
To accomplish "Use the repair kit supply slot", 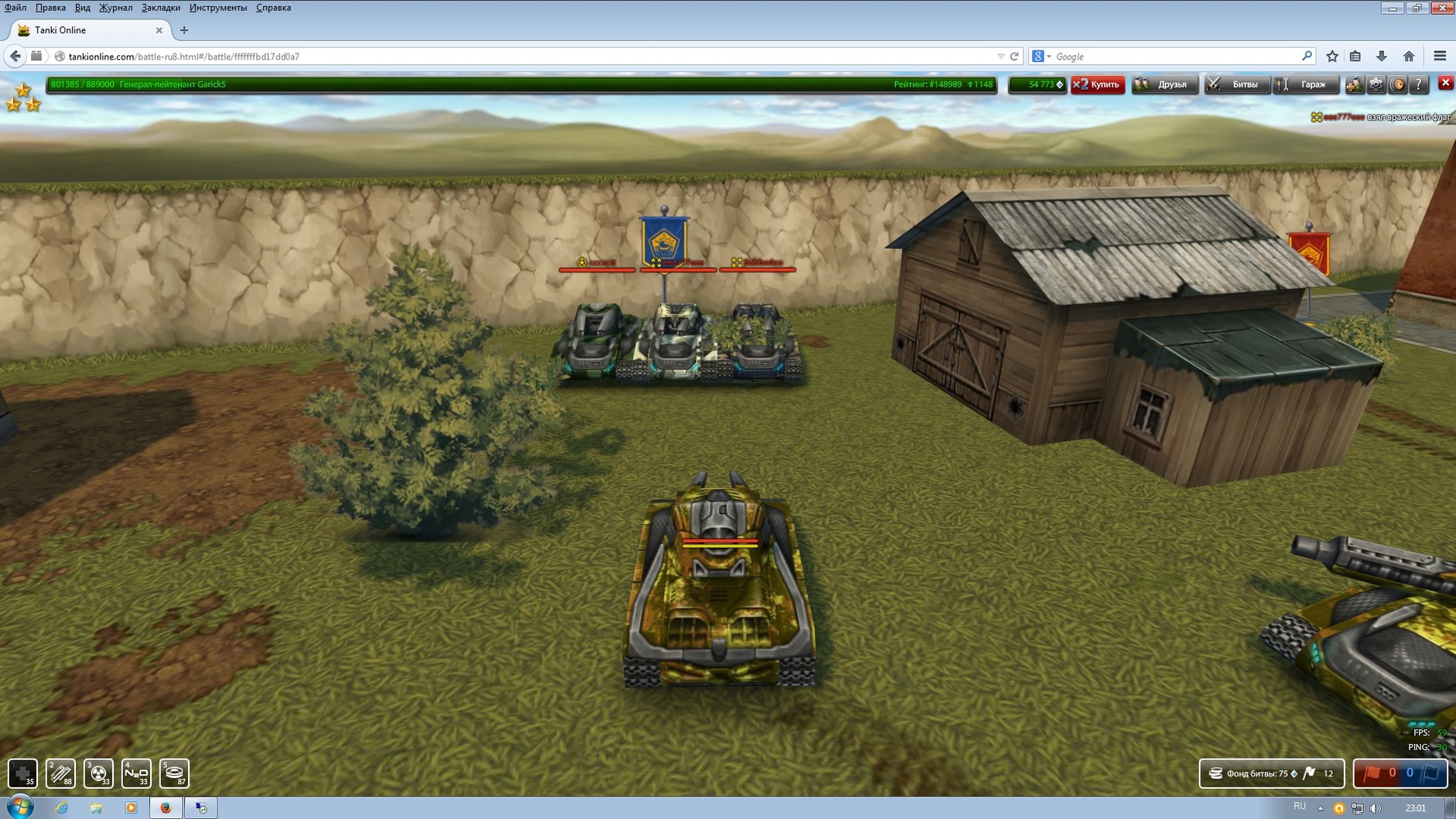I will (22, 773).
